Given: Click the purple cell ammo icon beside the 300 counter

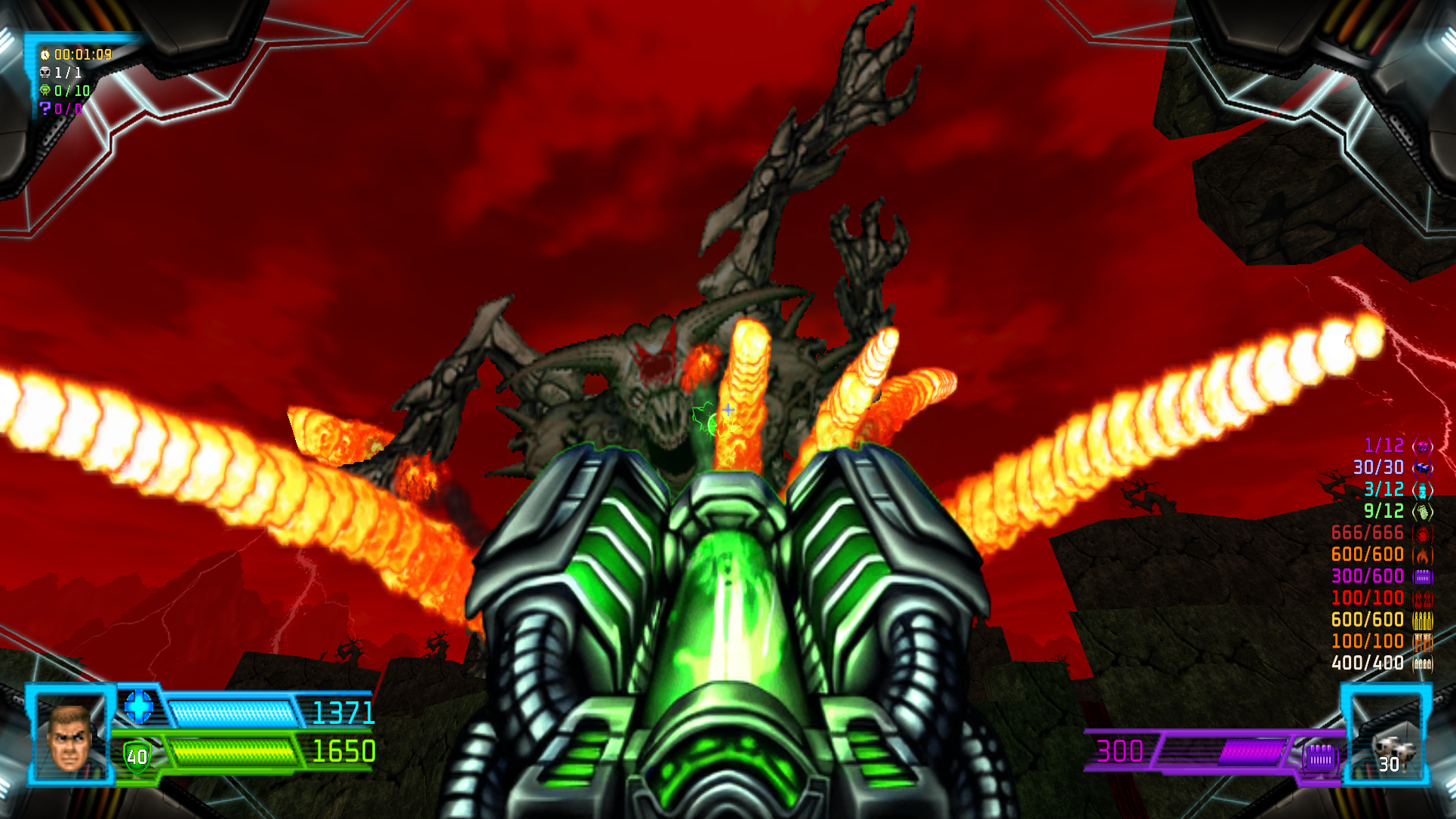Looking at the screenshot, I should pos(1320,755).
